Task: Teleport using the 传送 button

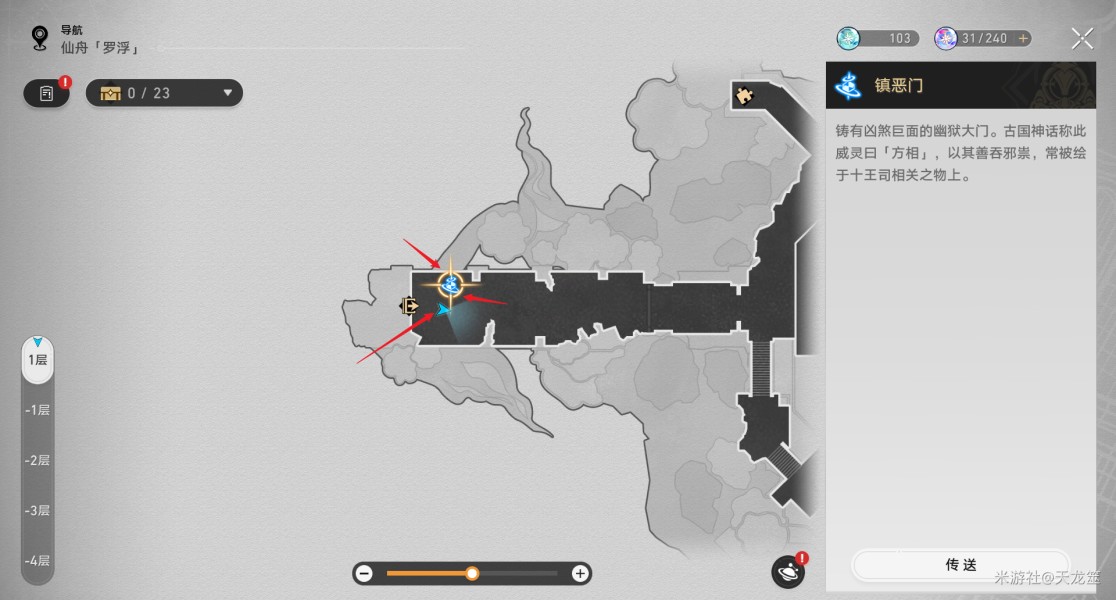Action: (x=960, y=565)
